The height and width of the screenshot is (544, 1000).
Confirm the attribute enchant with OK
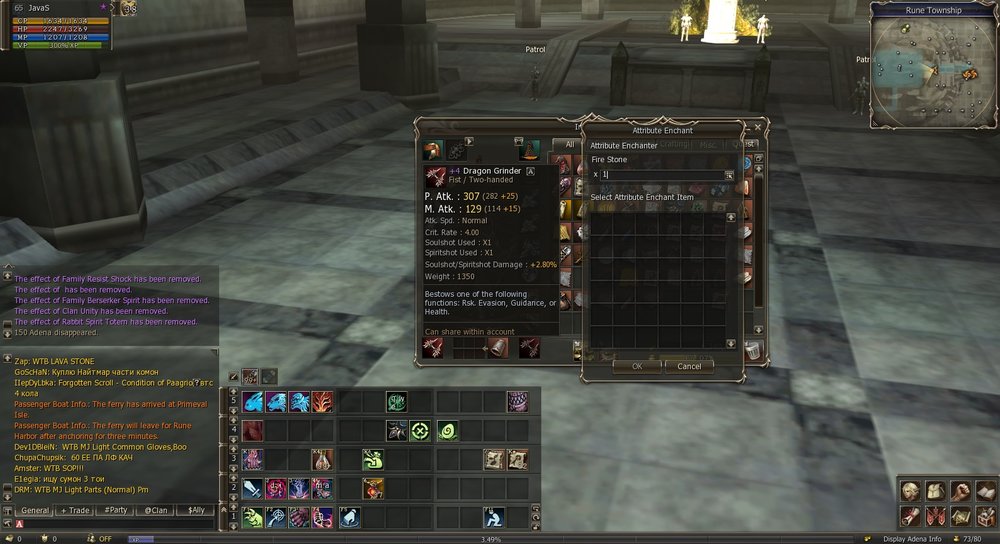click(x=637, y=366)
